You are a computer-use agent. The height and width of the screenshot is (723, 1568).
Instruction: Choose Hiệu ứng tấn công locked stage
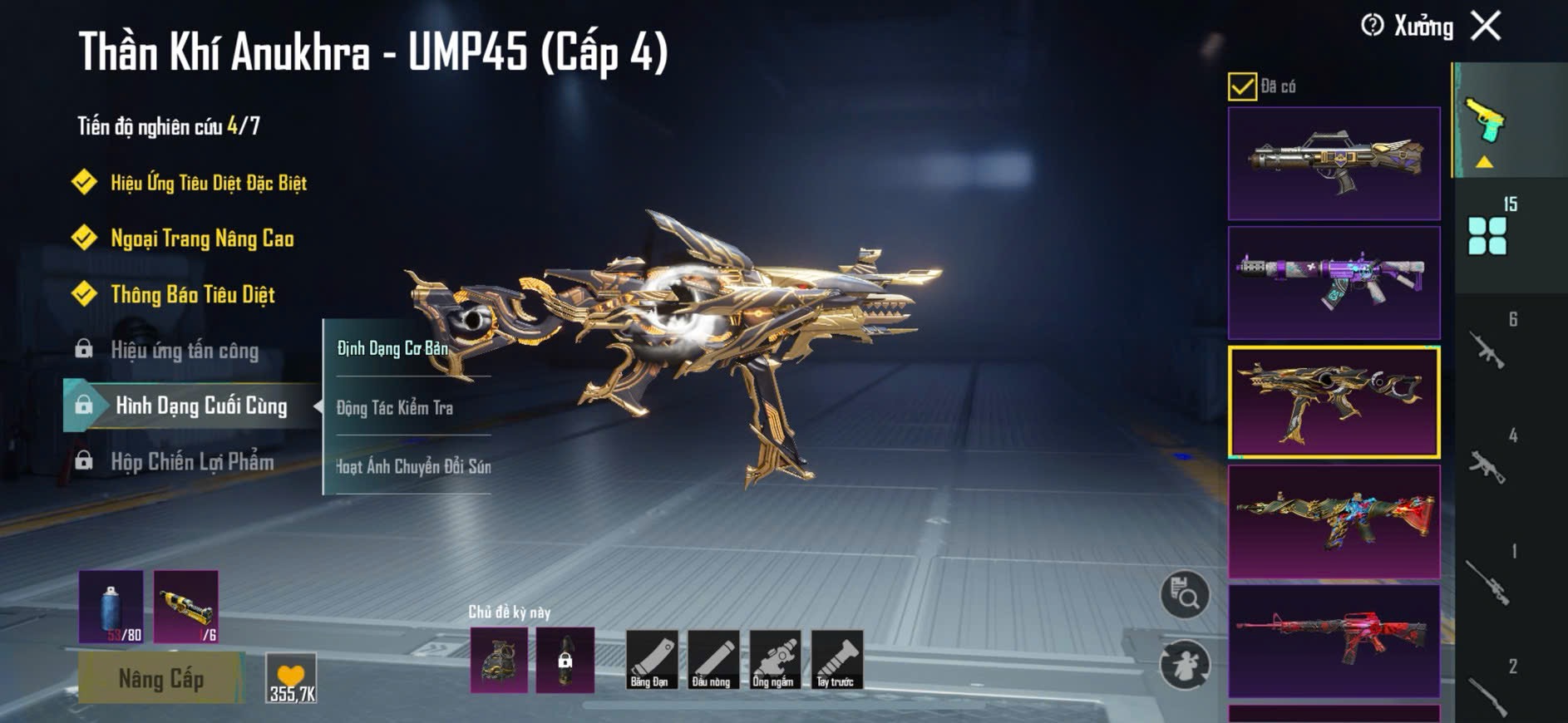(x=184, y=350)
